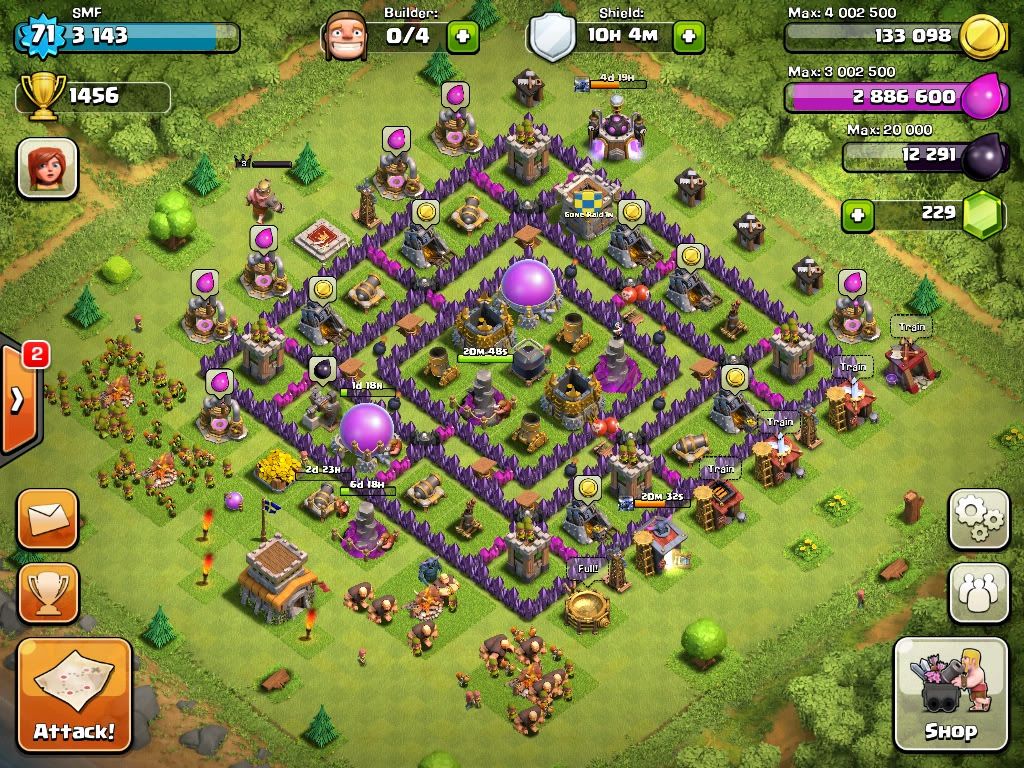Screen dimensions: 1024x768
Task: Open the mail envelope inbox
Action: pyautogui.click(x=47, y=518)
